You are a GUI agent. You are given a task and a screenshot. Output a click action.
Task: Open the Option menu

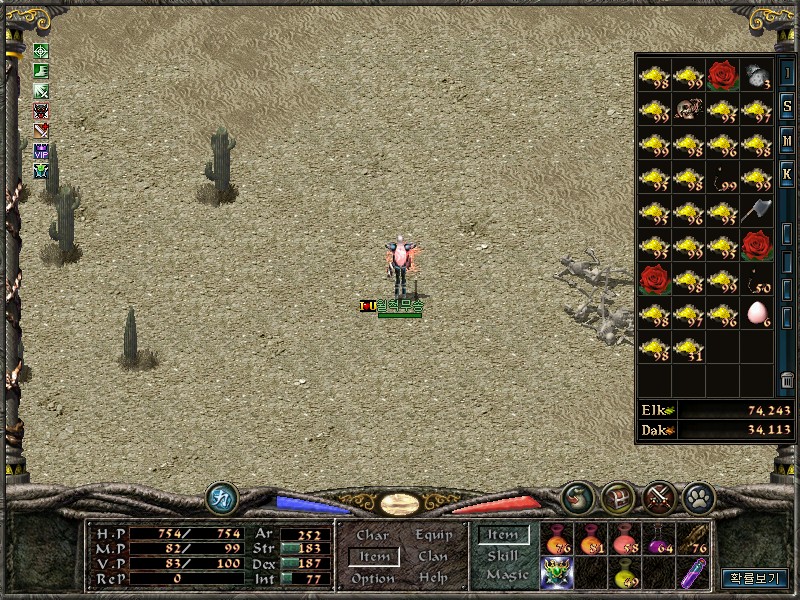coord(373,578)
